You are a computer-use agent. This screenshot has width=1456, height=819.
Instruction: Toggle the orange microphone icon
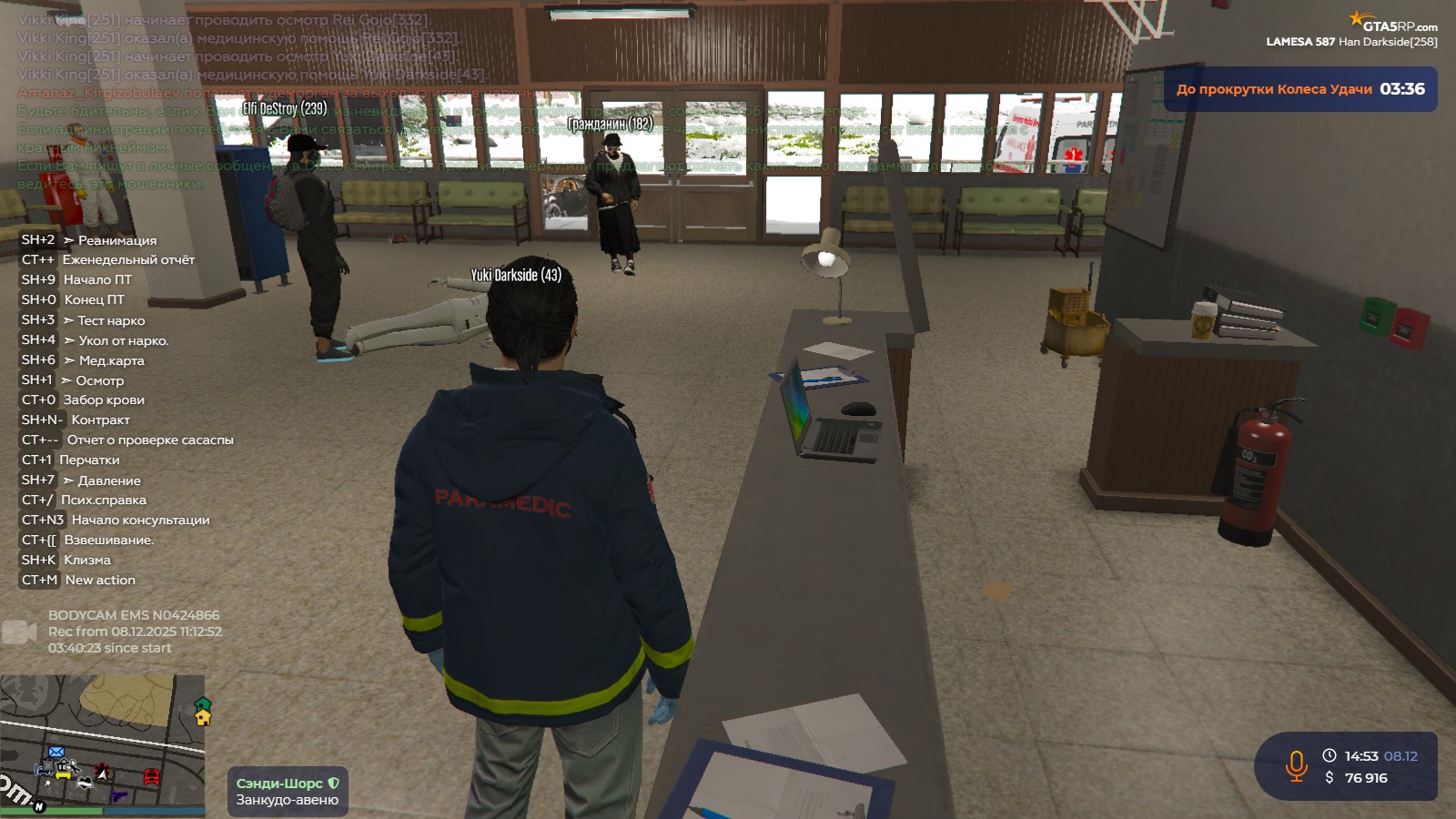[1296, 766]
